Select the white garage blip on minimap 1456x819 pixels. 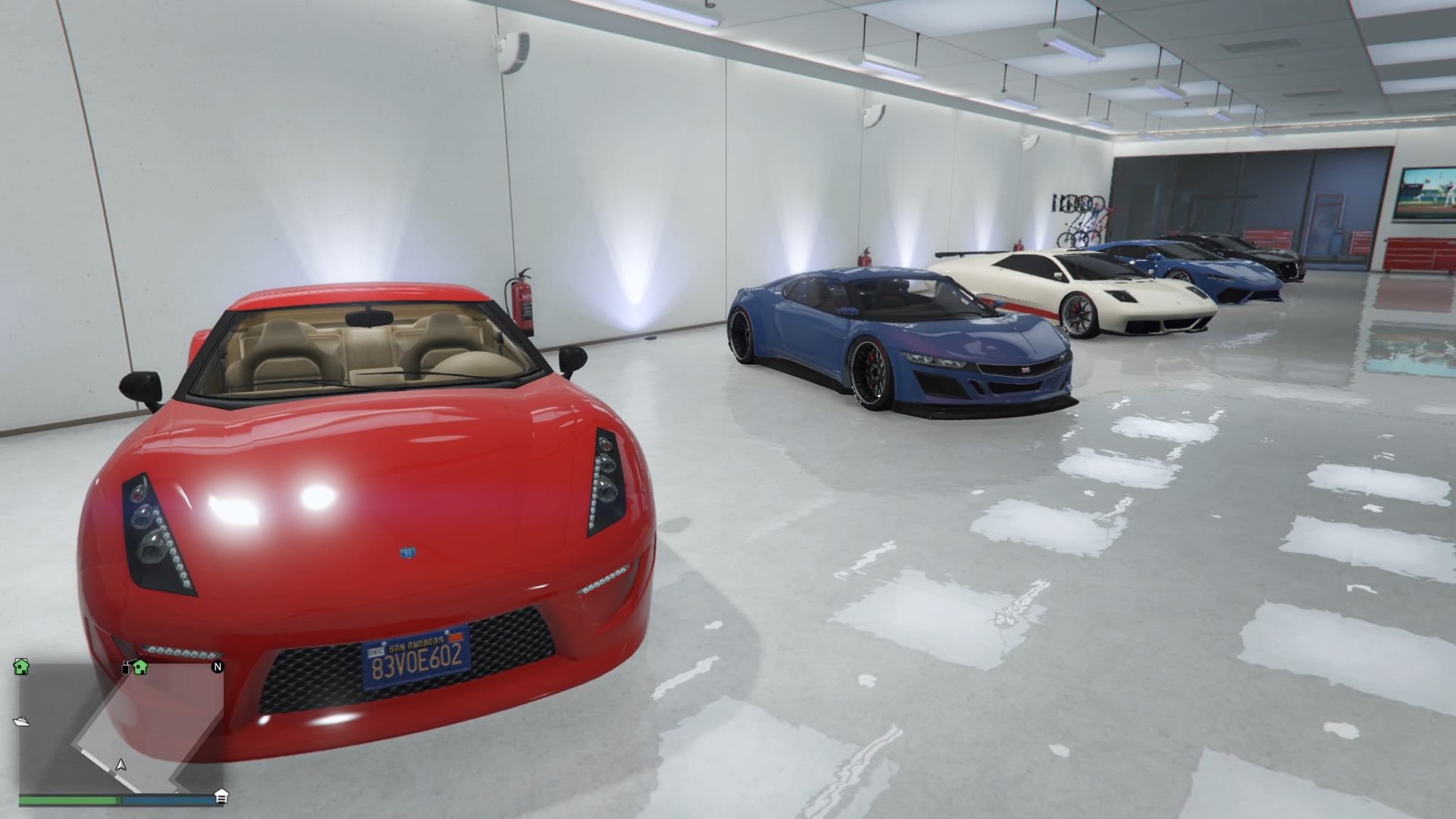(x=221, y=796)
